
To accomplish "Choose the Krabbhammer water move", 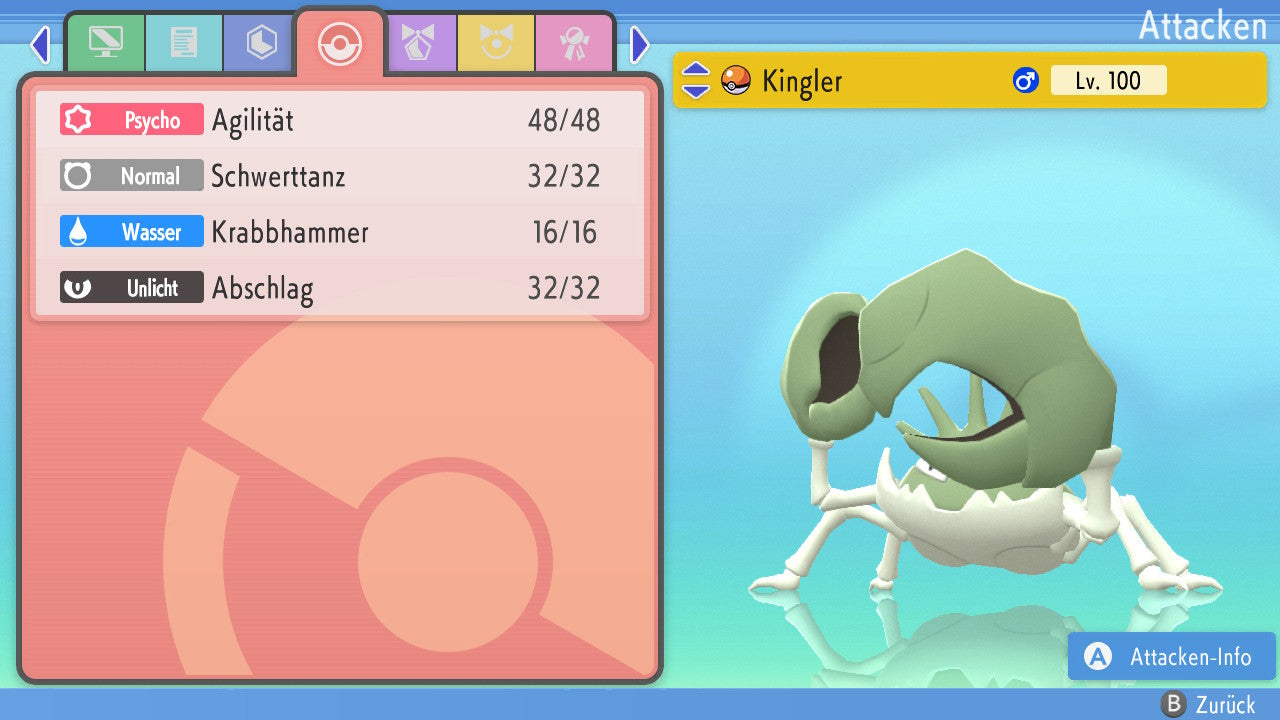I will coord(340,232).
